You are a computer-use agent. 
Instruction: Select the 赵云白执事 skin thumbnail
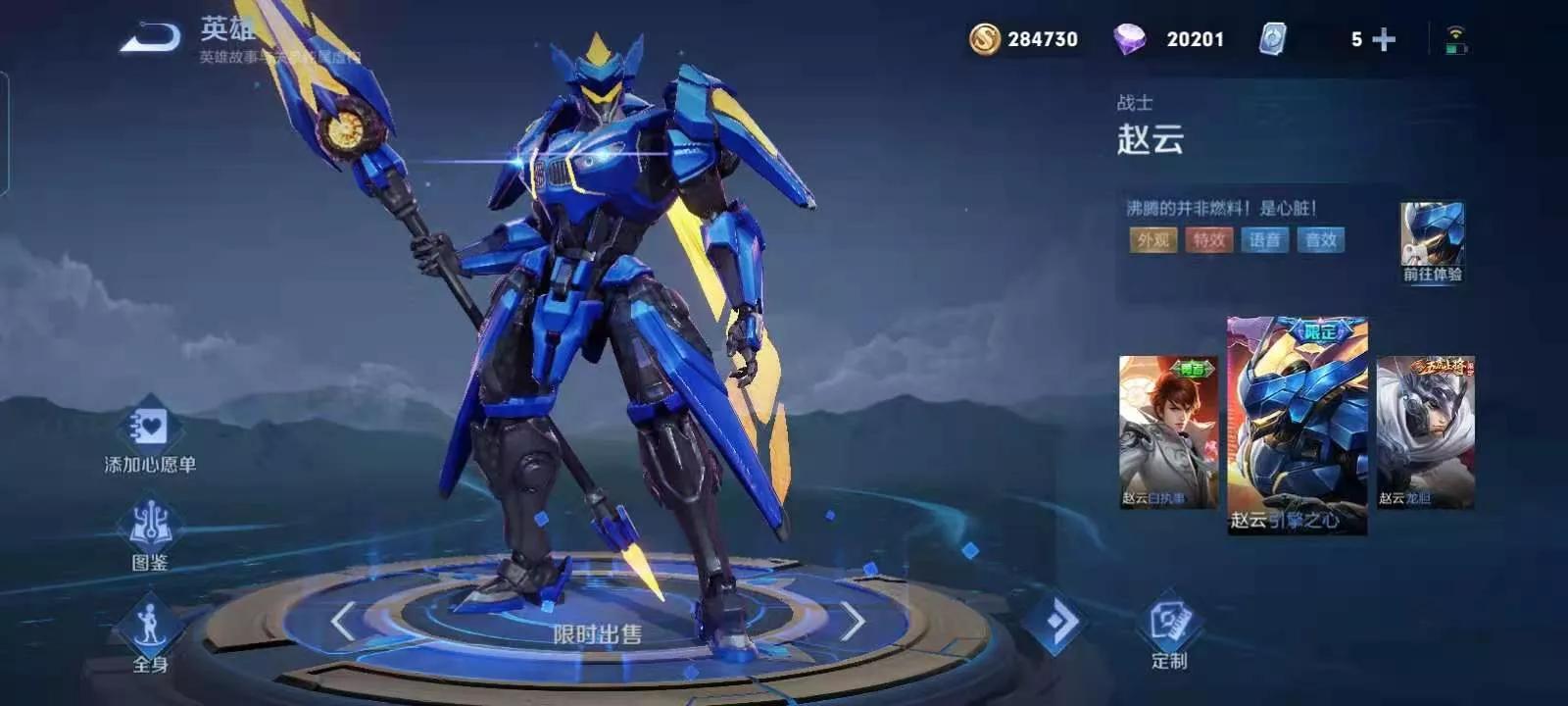coord(1168,432)
